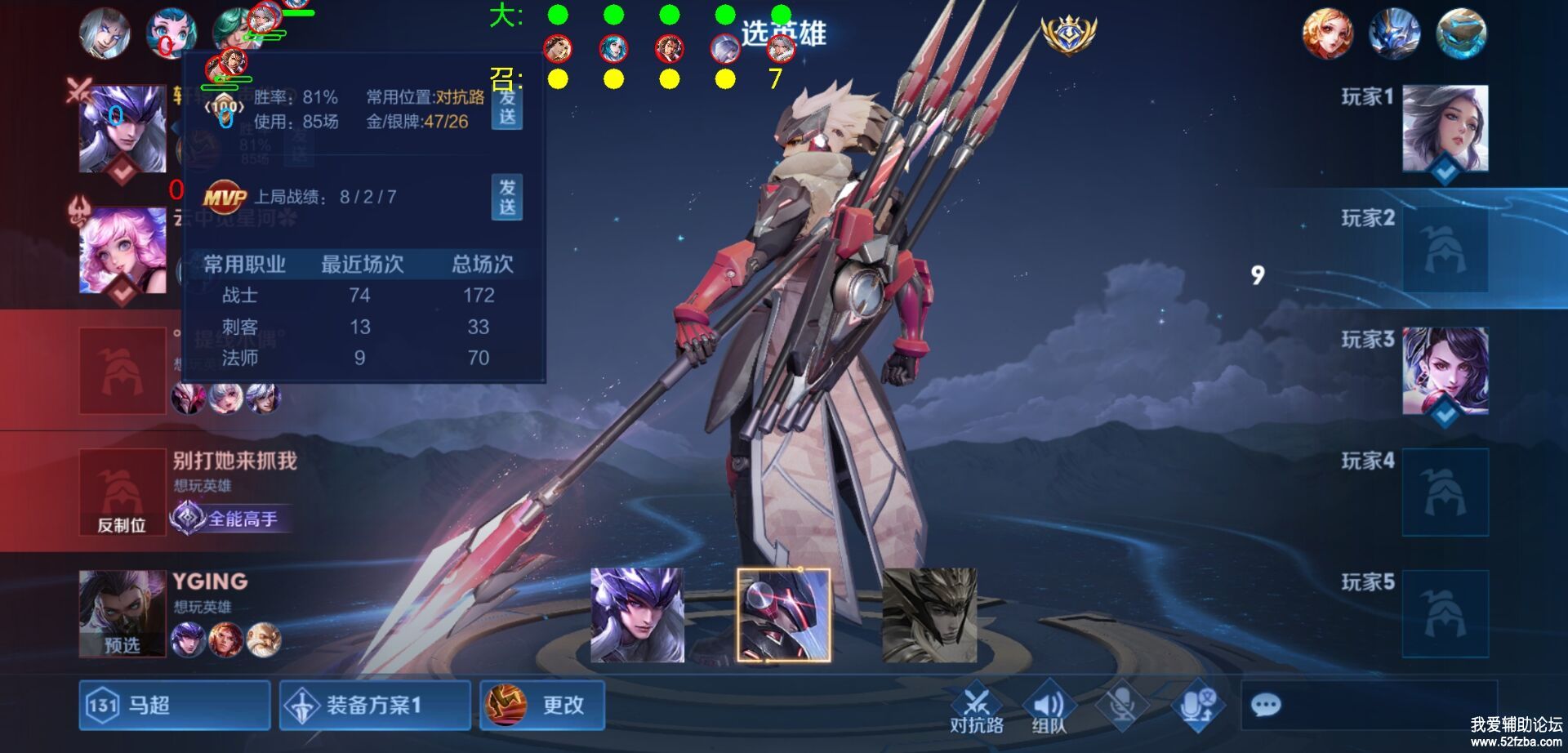Inspect enemy 玩家1's hero portrait
This screenshot has width=1568, height=753.
coord(1445,129)
